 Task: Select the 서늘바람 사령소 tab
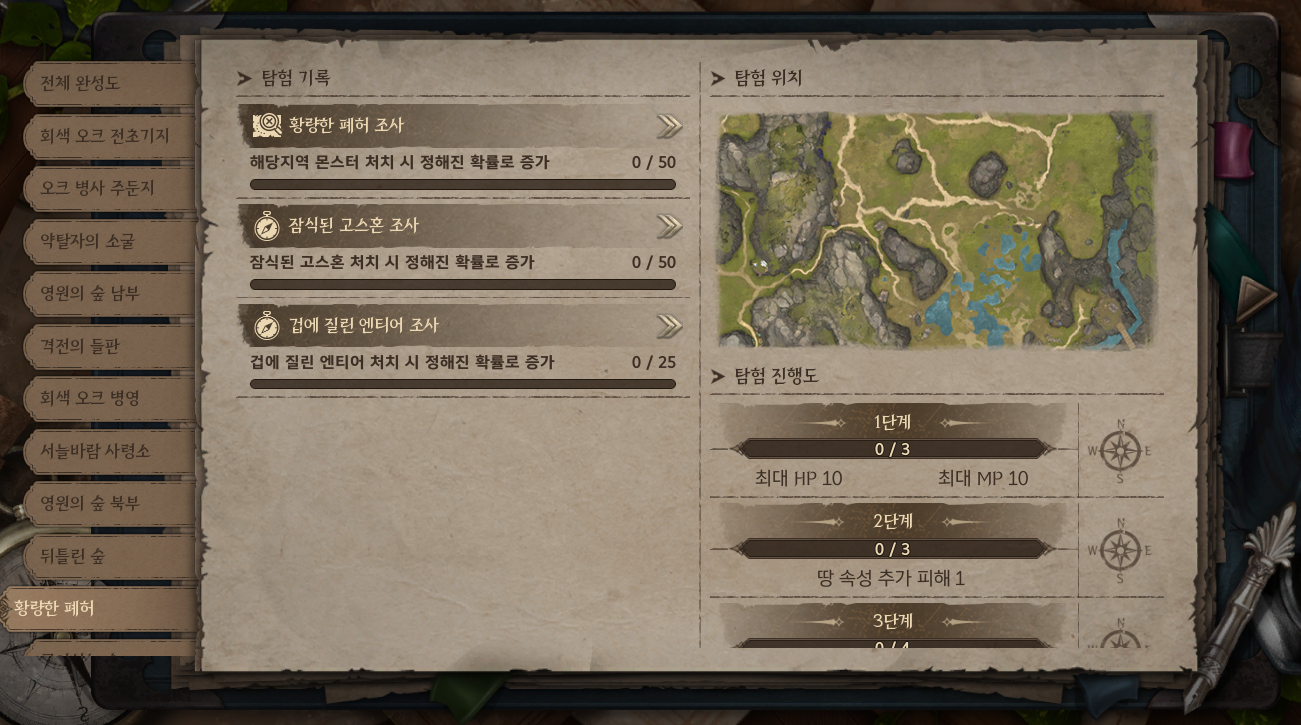tap(95, 451)
